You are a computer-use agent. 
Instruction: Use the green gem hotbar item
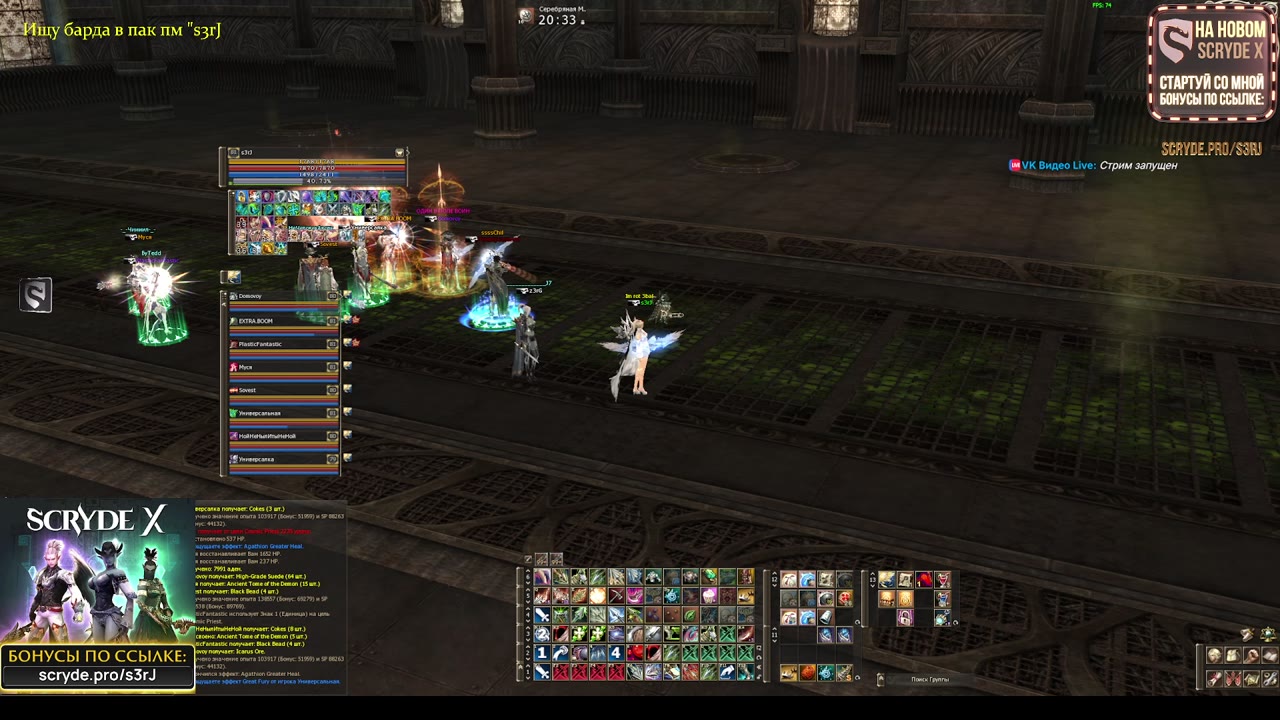(709, 577)
